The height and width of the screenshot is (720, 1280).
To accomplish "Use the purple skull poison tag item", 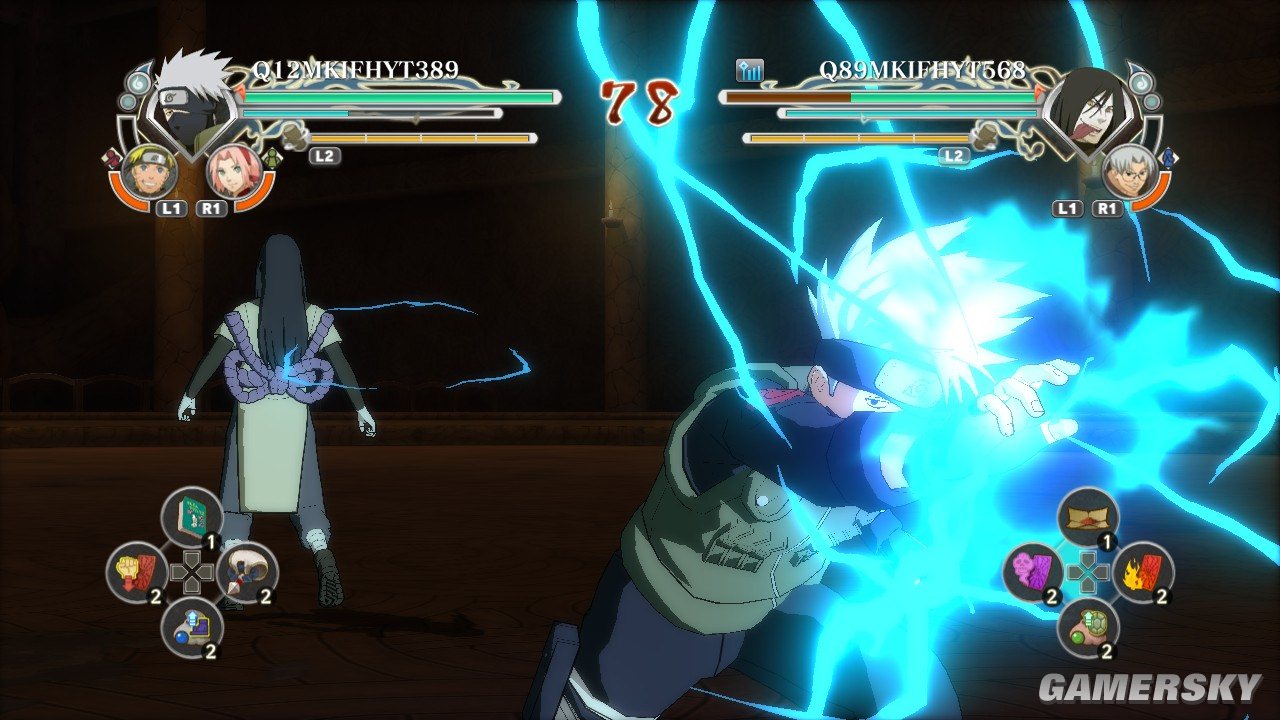I will point(1032,572).
